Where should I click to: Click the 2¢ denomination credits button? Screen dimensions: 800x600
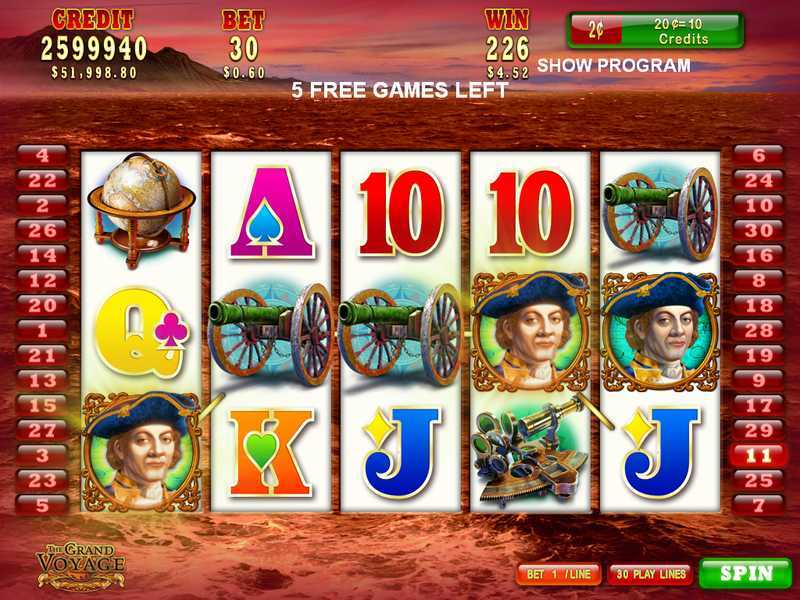click(655, 30)
